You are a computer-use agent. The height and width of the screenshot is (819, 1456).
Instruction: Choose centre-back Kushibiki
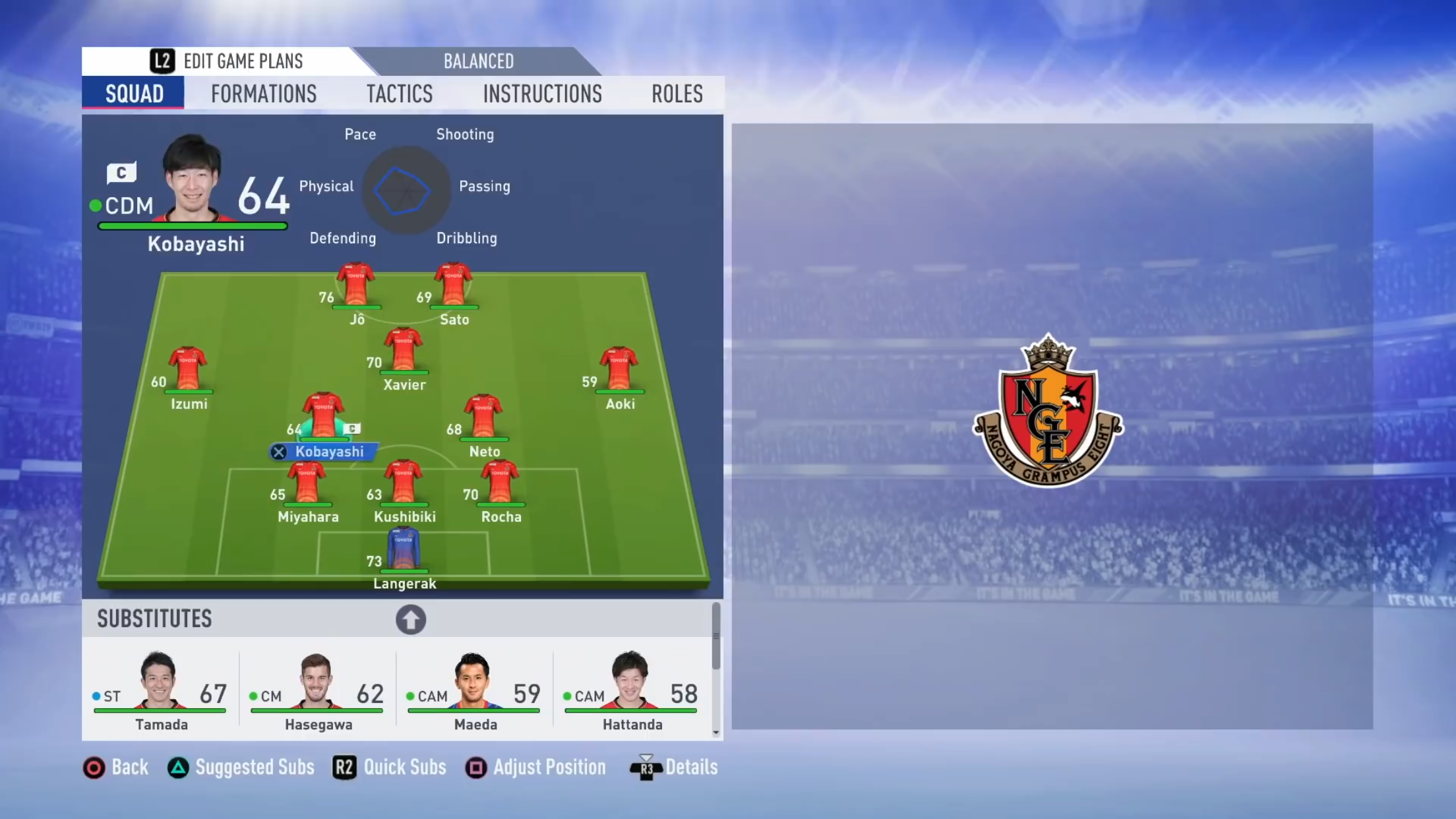point(404,482)
